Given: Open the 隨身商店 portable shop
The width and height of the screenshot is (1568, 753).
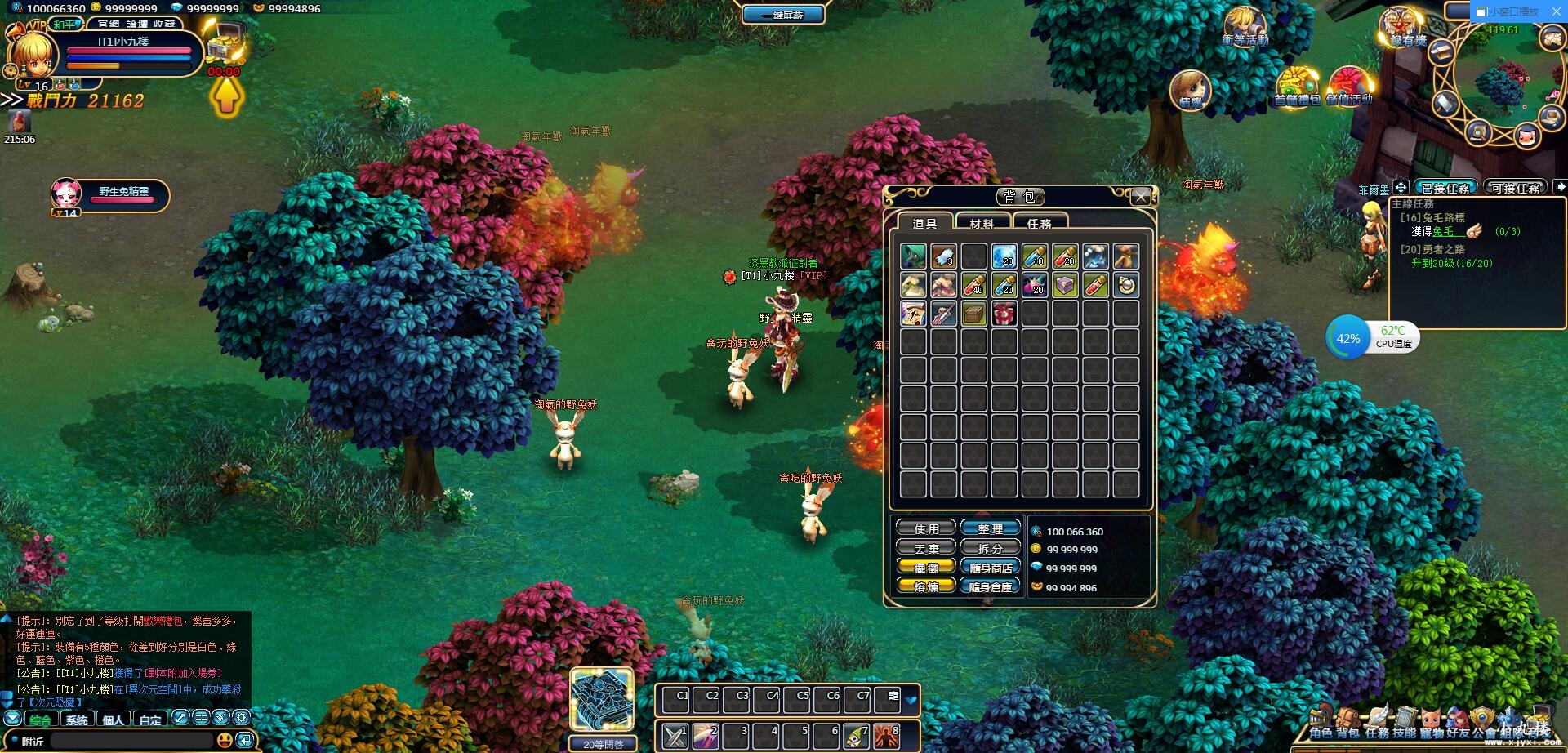Looking at the screenshot, I should 991,566.
